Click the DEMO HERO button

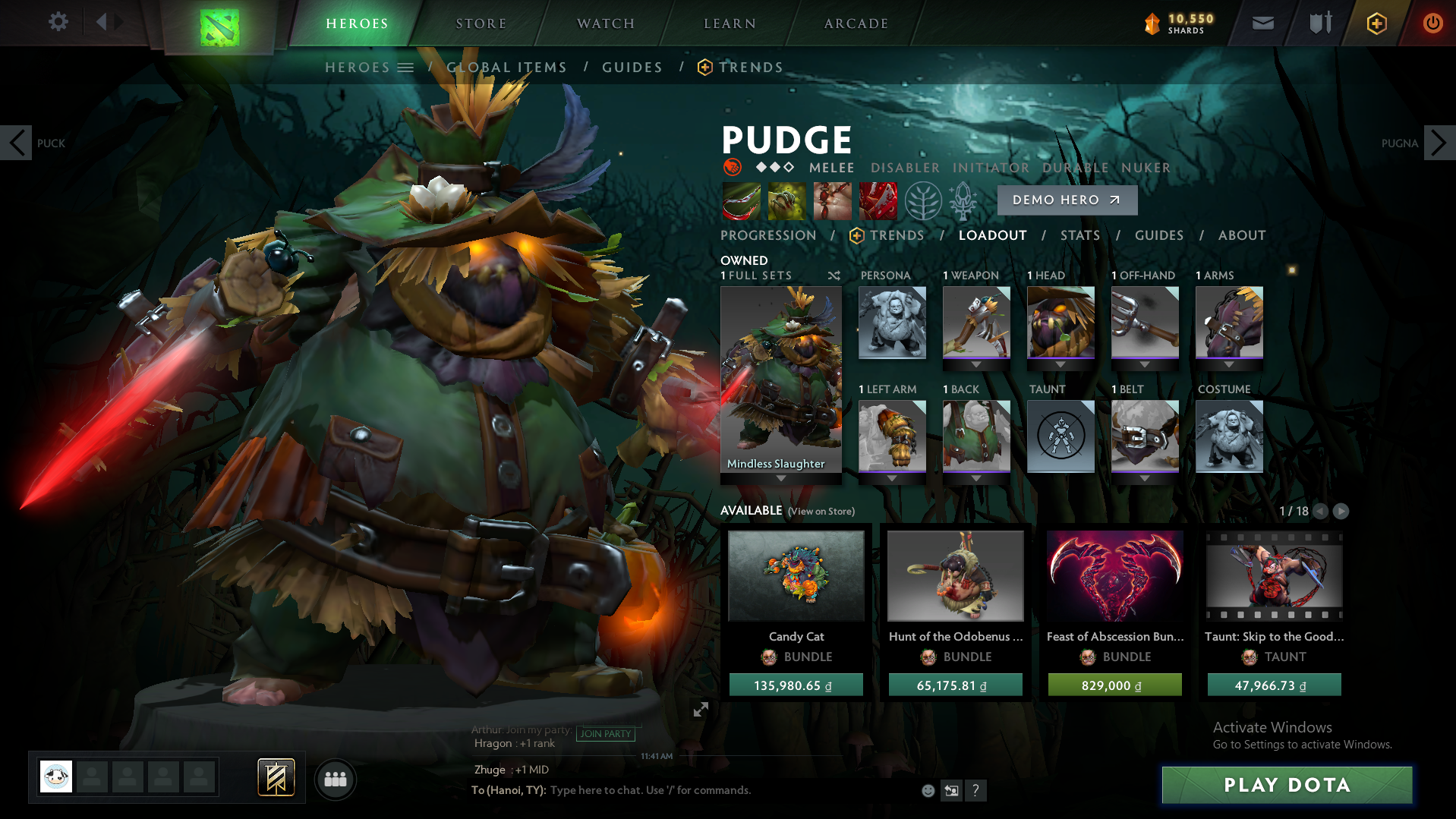(1067, 200)
